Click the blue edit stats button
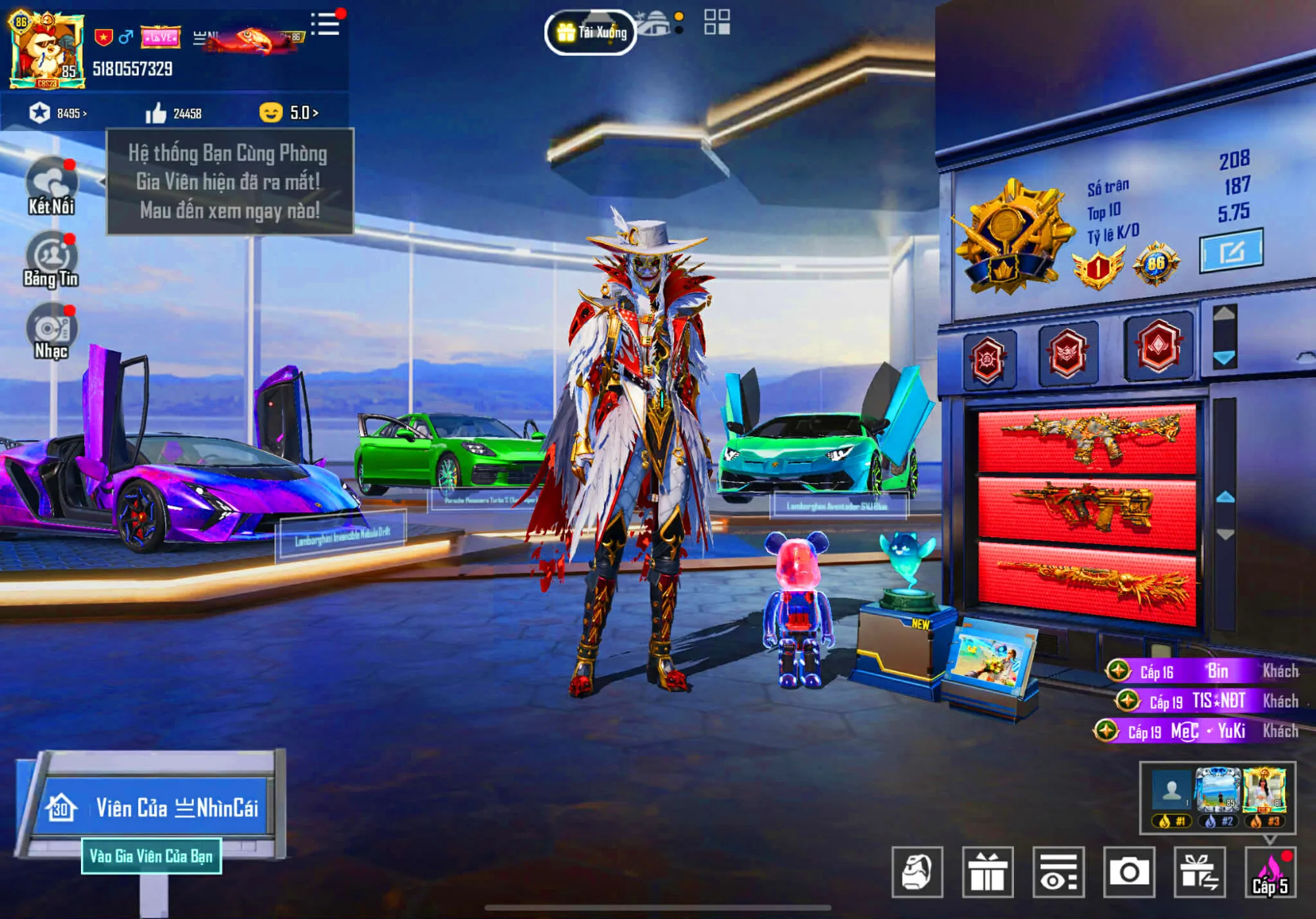The width and height of the screenshot is (1316, 919). coord(1230,251)
